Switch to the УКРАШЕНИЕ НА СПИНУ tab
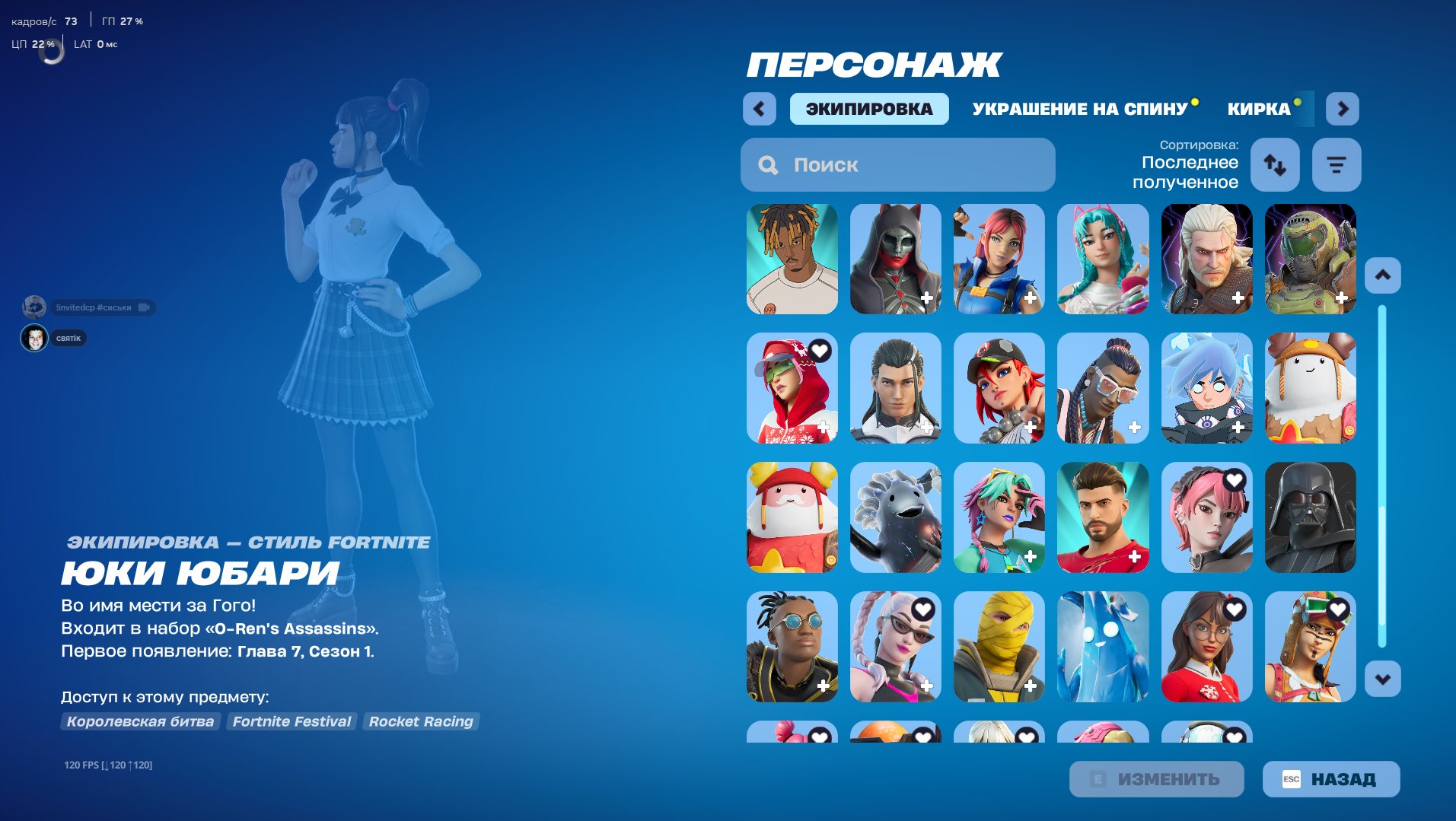This screenshot has width=1456, height=821. tap(1080, 109)
